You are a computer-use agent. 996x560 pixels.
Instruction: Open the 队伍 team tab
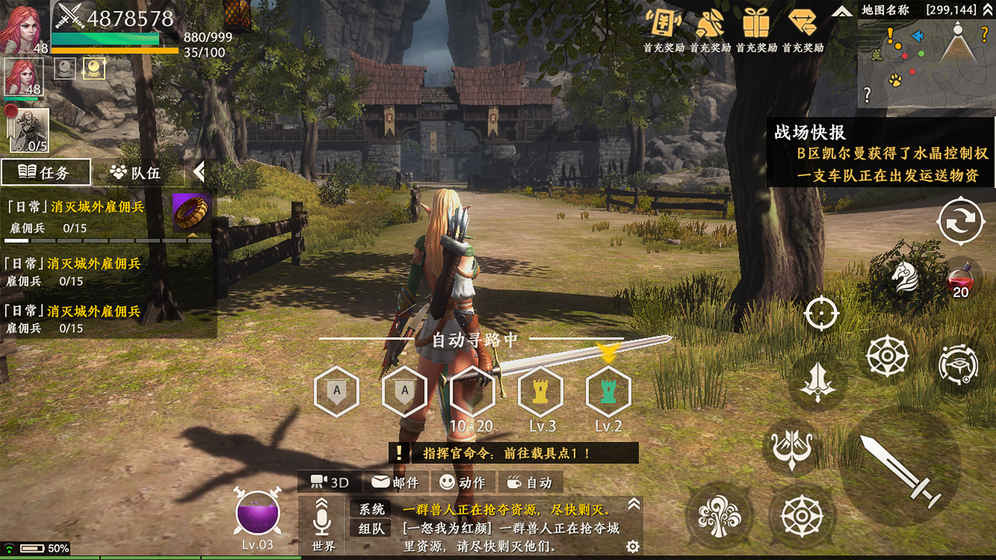135,172
